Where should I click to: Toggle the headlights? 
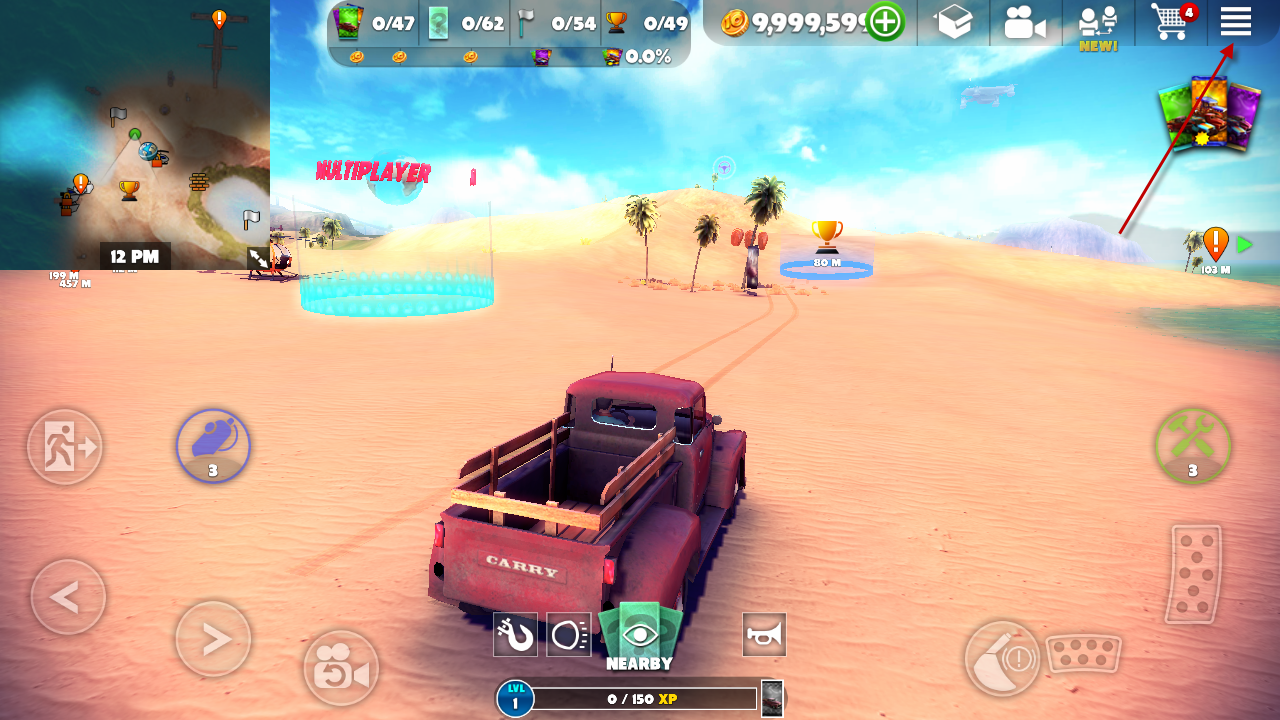pos(568,634)
